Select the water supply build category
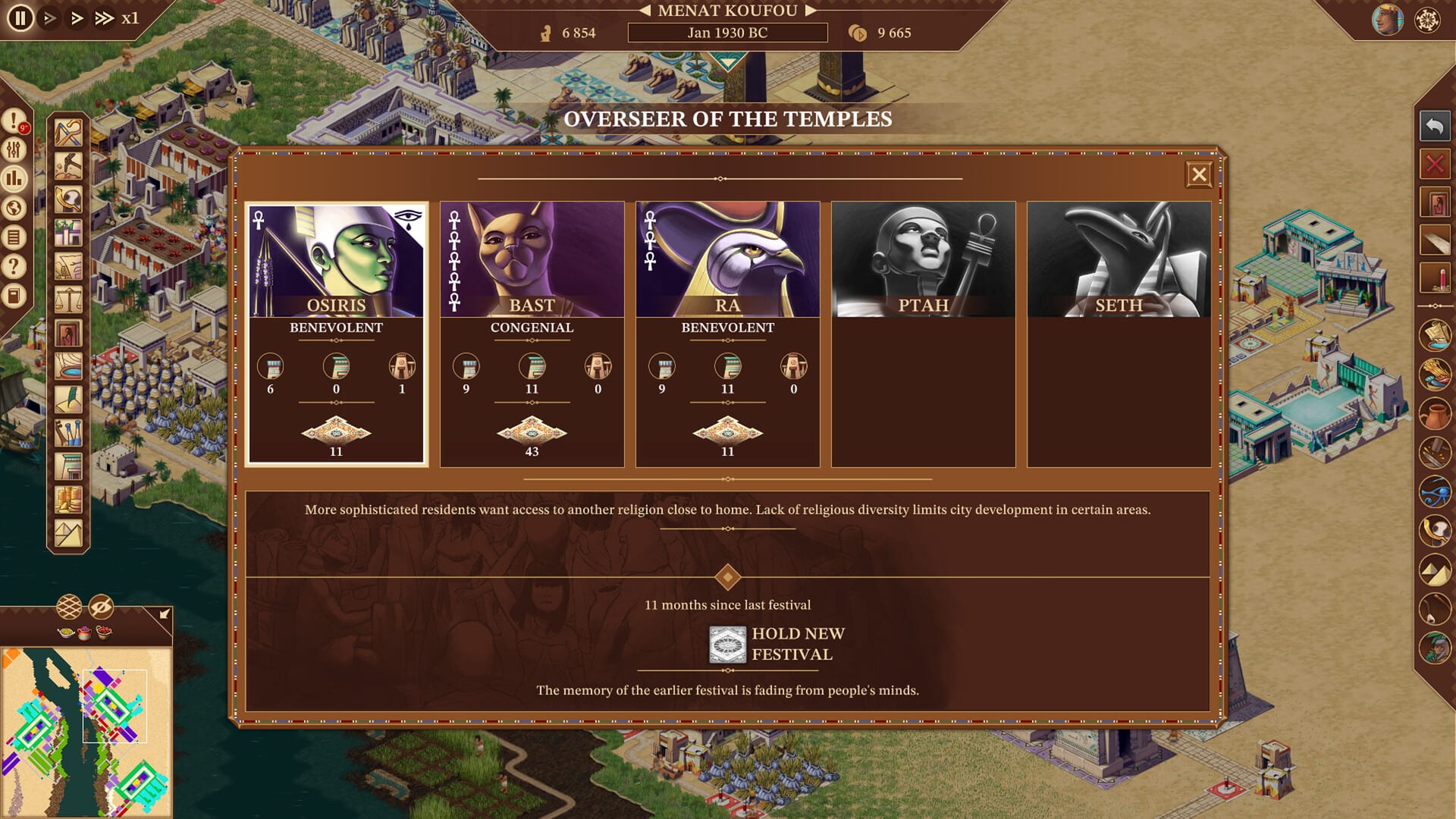Screen dimensions: 1456x819 (67, 367)
